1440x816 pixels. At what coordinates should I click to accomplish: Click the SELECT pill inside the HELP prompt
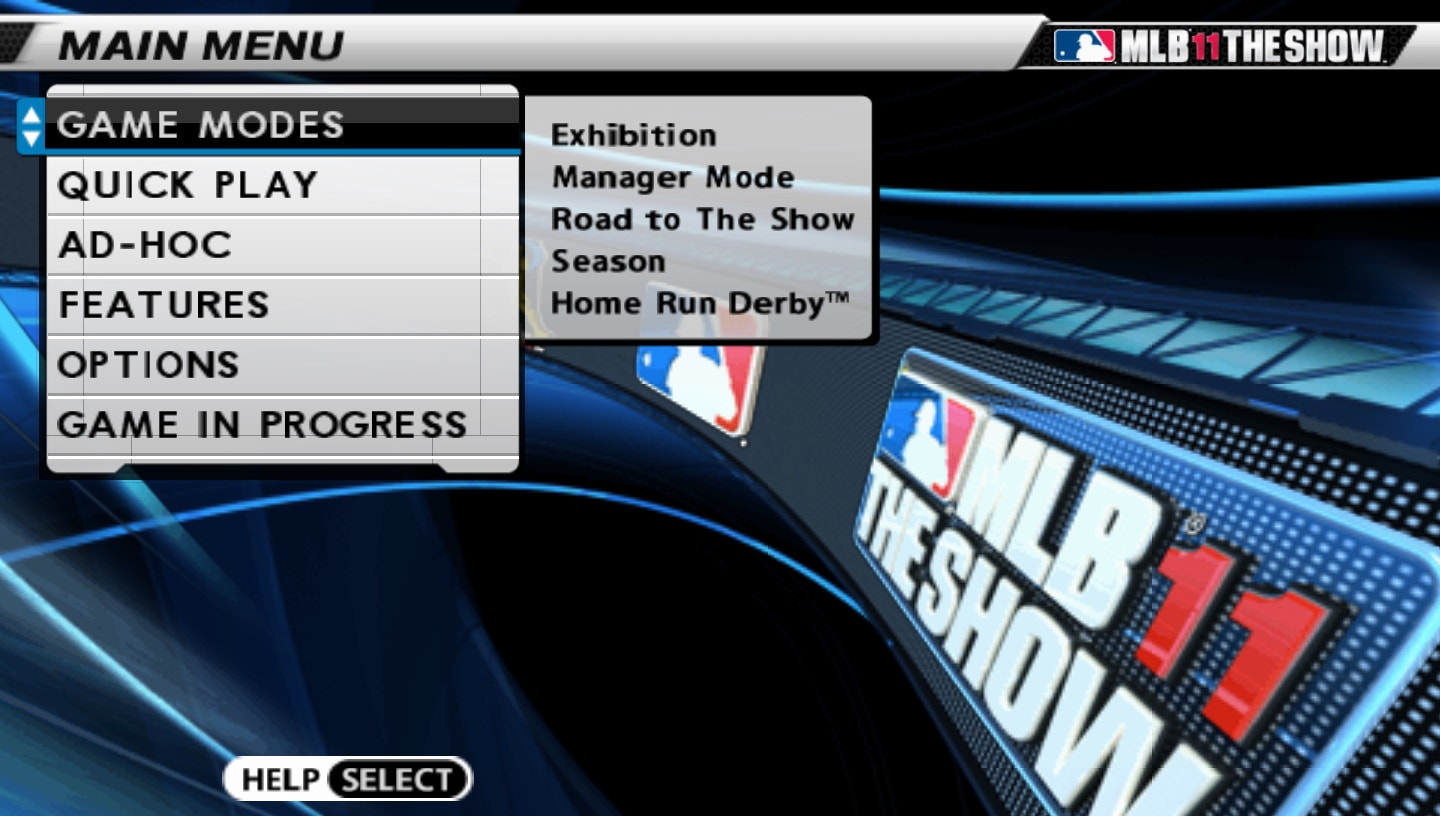click(x=397, y=779)
